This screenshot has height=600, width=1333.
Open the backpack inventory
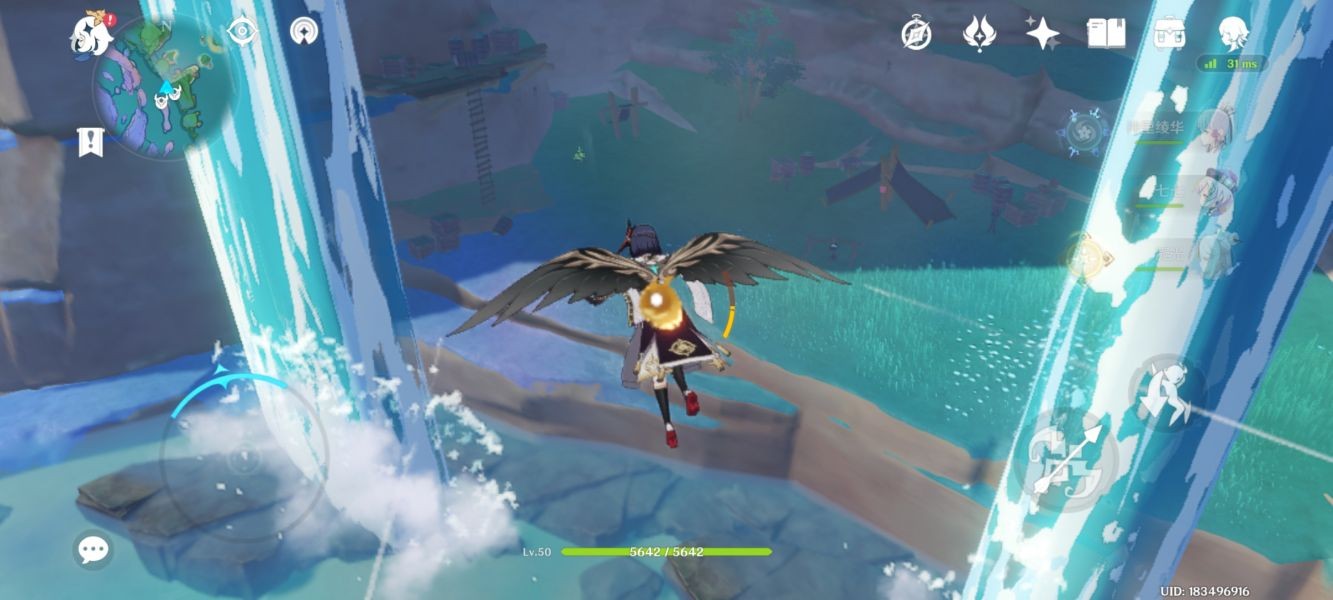tap(1169, 34)
